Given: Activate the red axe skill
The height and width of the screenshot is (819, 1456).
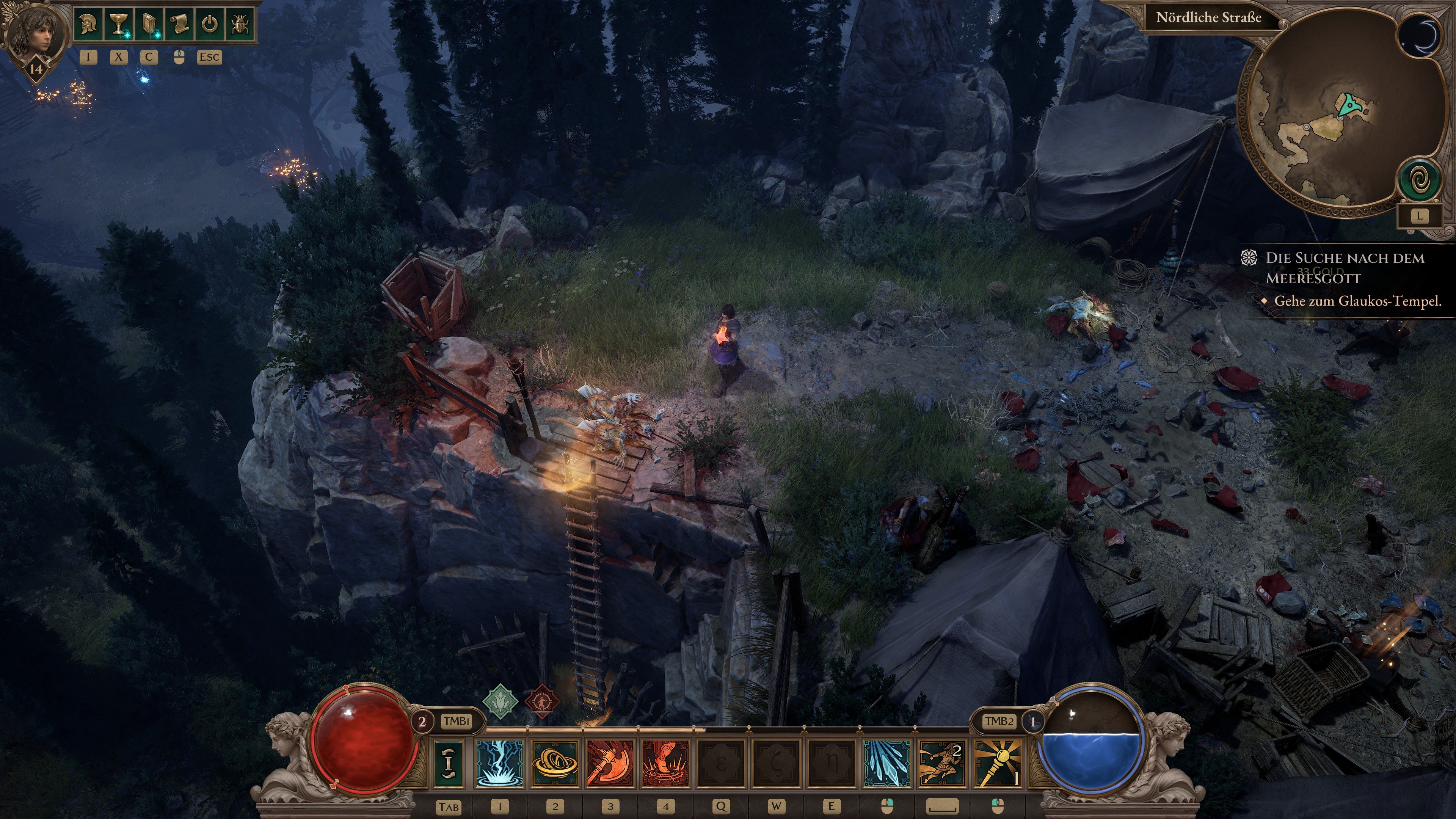Looking at the screenshot, I should click(610, 763).
